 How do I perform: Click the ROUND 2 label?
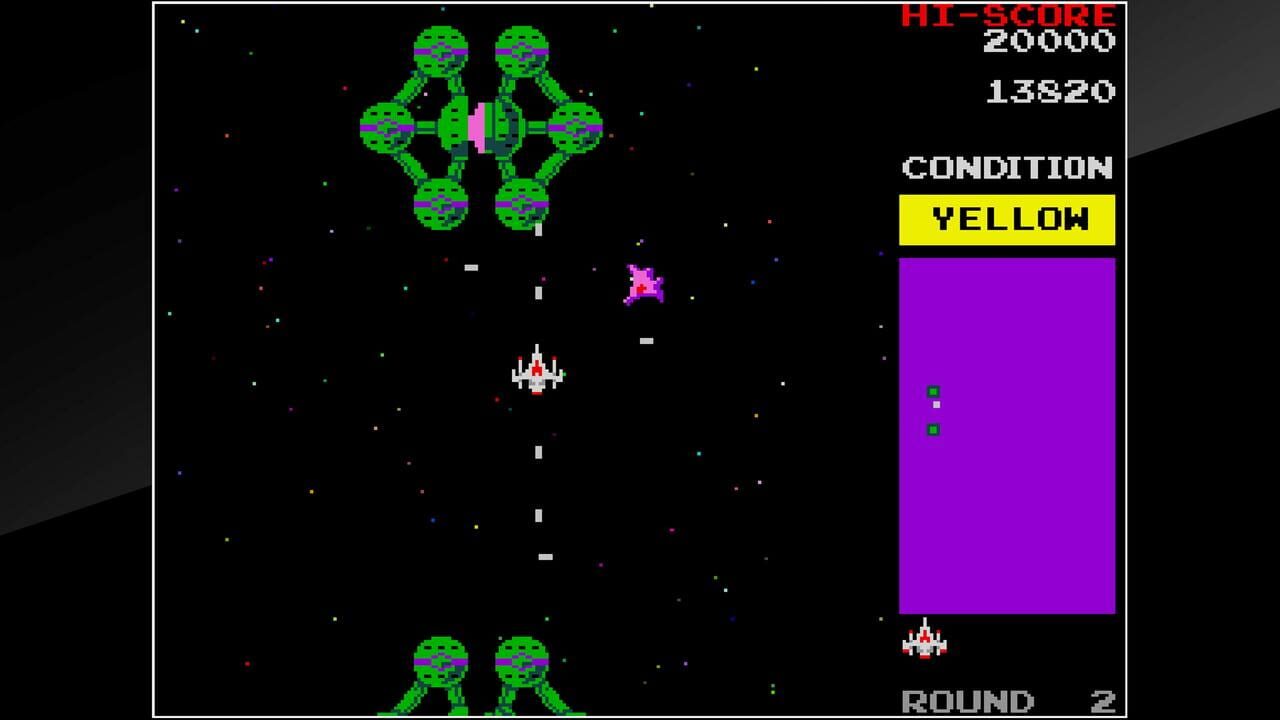(x=966, y=698)
